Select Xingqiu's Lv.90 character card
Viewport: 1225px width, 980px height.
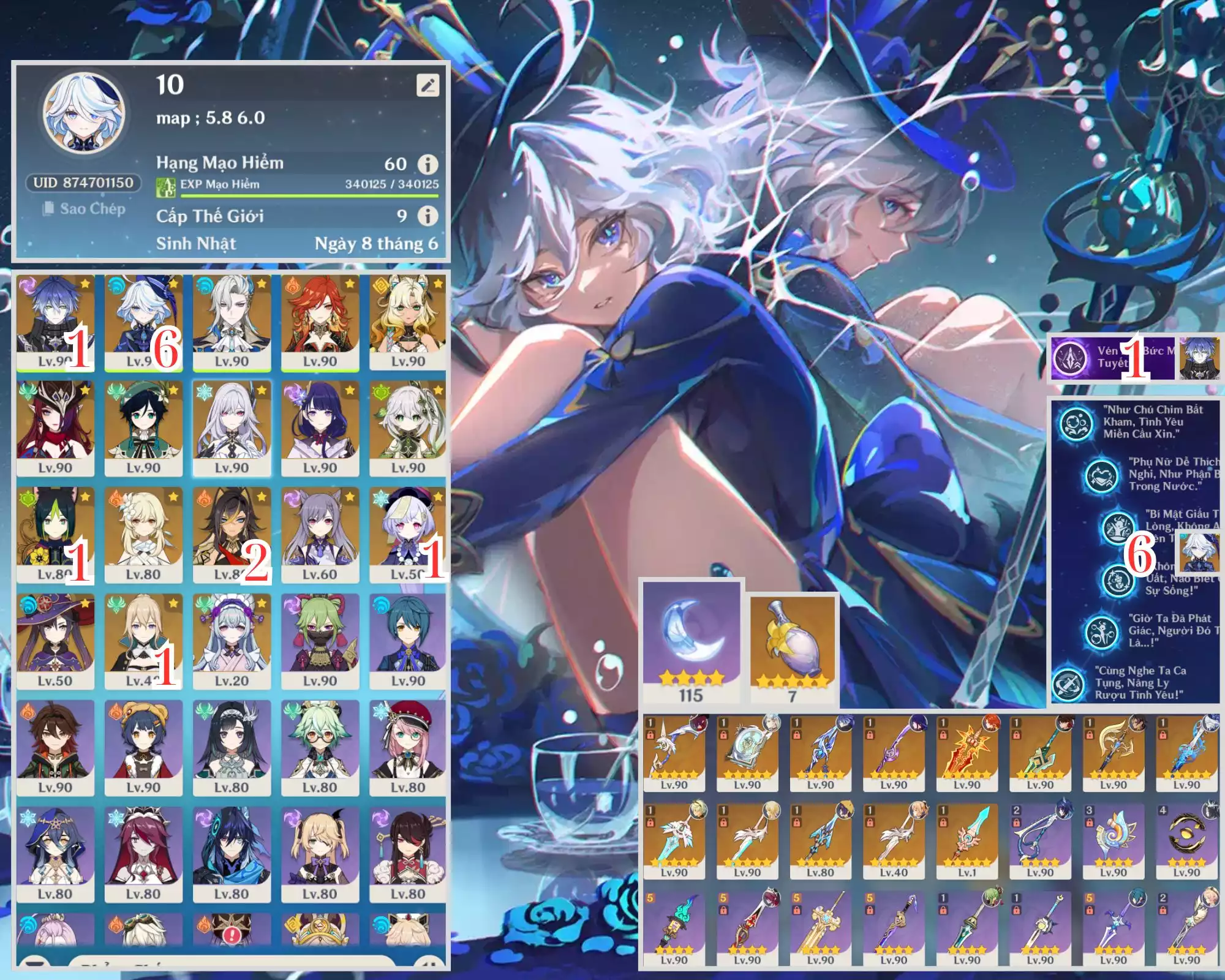[x=408, y=641]
